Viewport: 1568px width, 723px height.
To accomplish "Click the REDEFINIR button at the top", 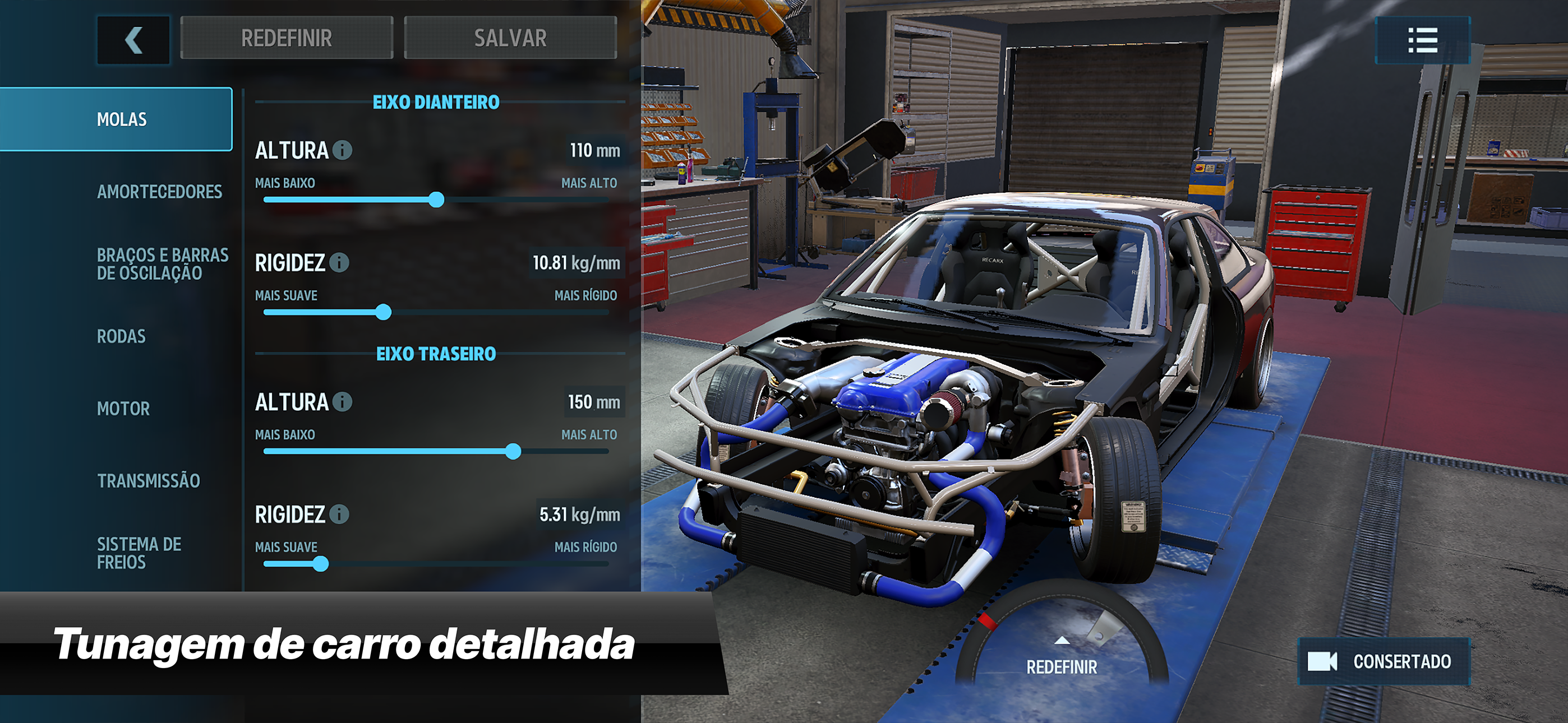I will [x=286, y=38].
